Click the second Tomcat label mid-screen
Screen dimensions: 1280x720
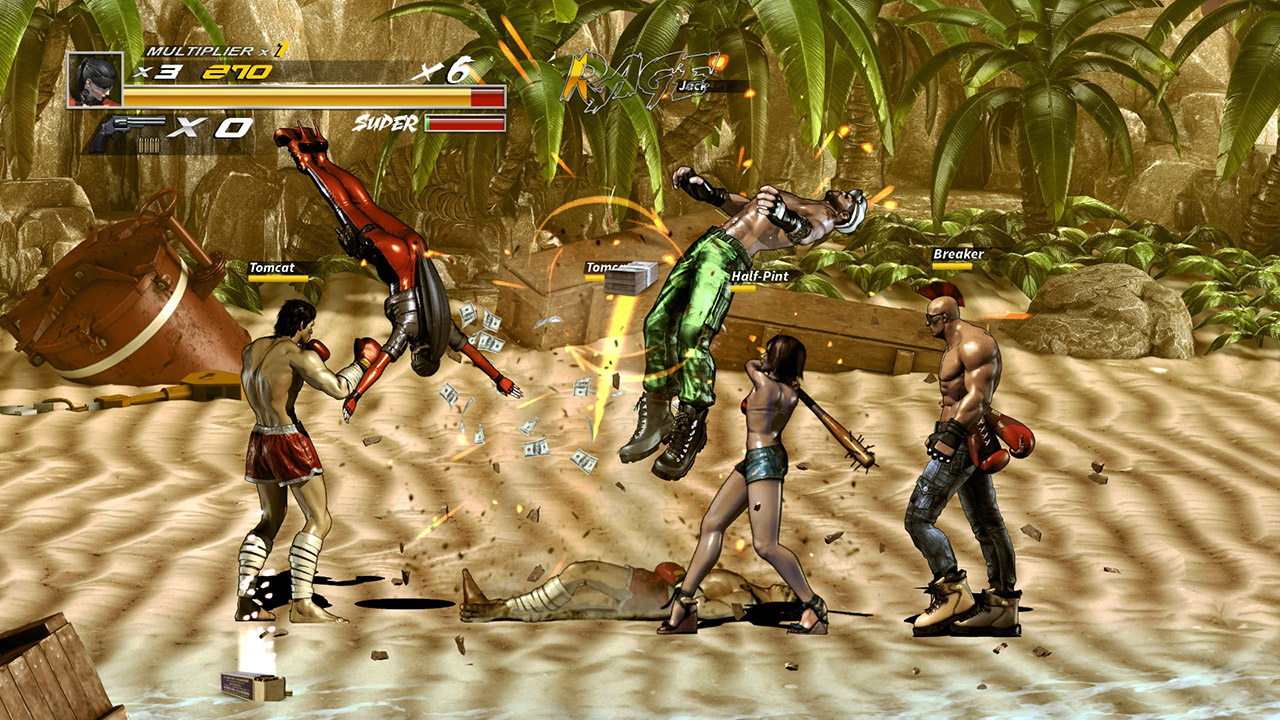[x=604, y=269]
